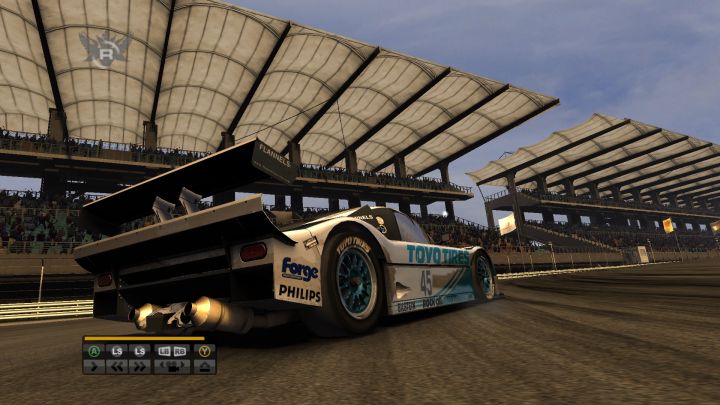Image resolution: width=720 pixels, height=405 pixels.
Task: Exit the replay with the eject icon
Action: tap(205, 366)
